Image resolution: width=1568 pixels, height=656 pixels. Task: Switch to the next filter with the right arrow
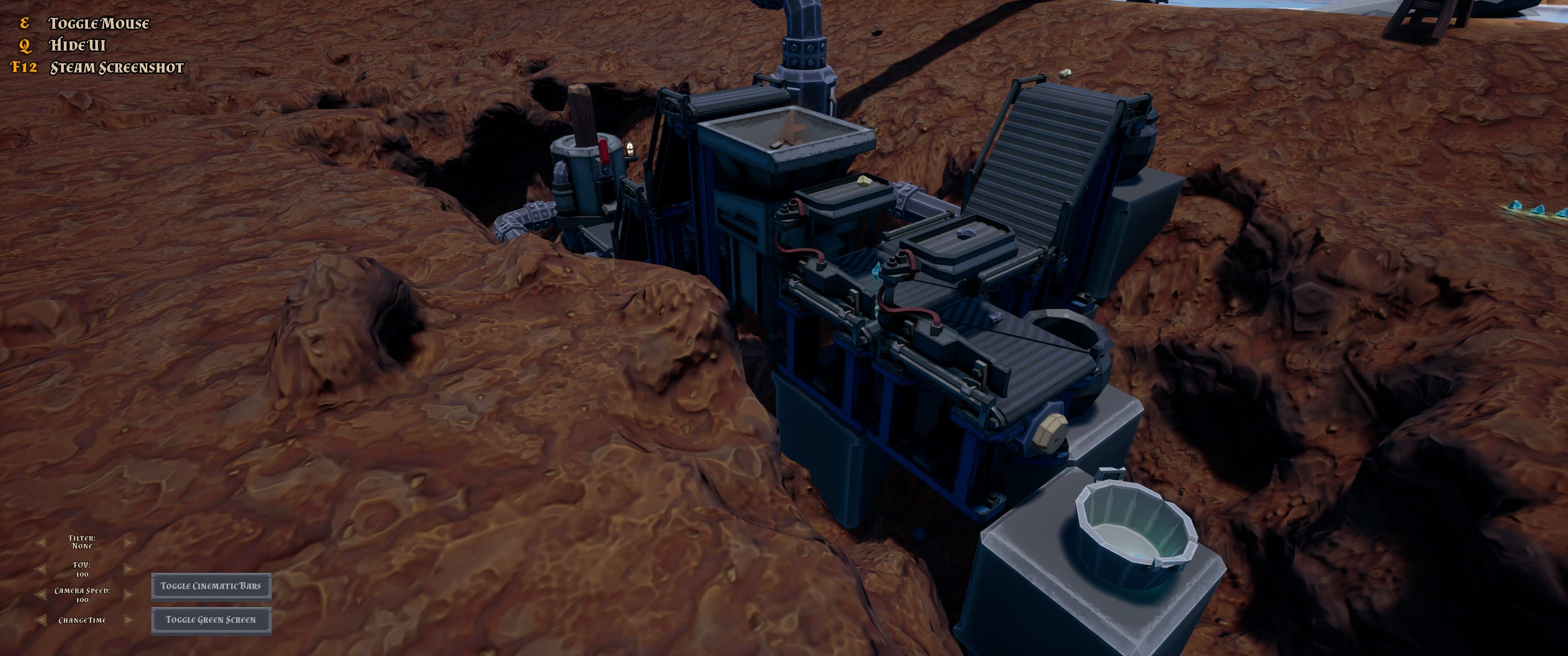point(129,542)
